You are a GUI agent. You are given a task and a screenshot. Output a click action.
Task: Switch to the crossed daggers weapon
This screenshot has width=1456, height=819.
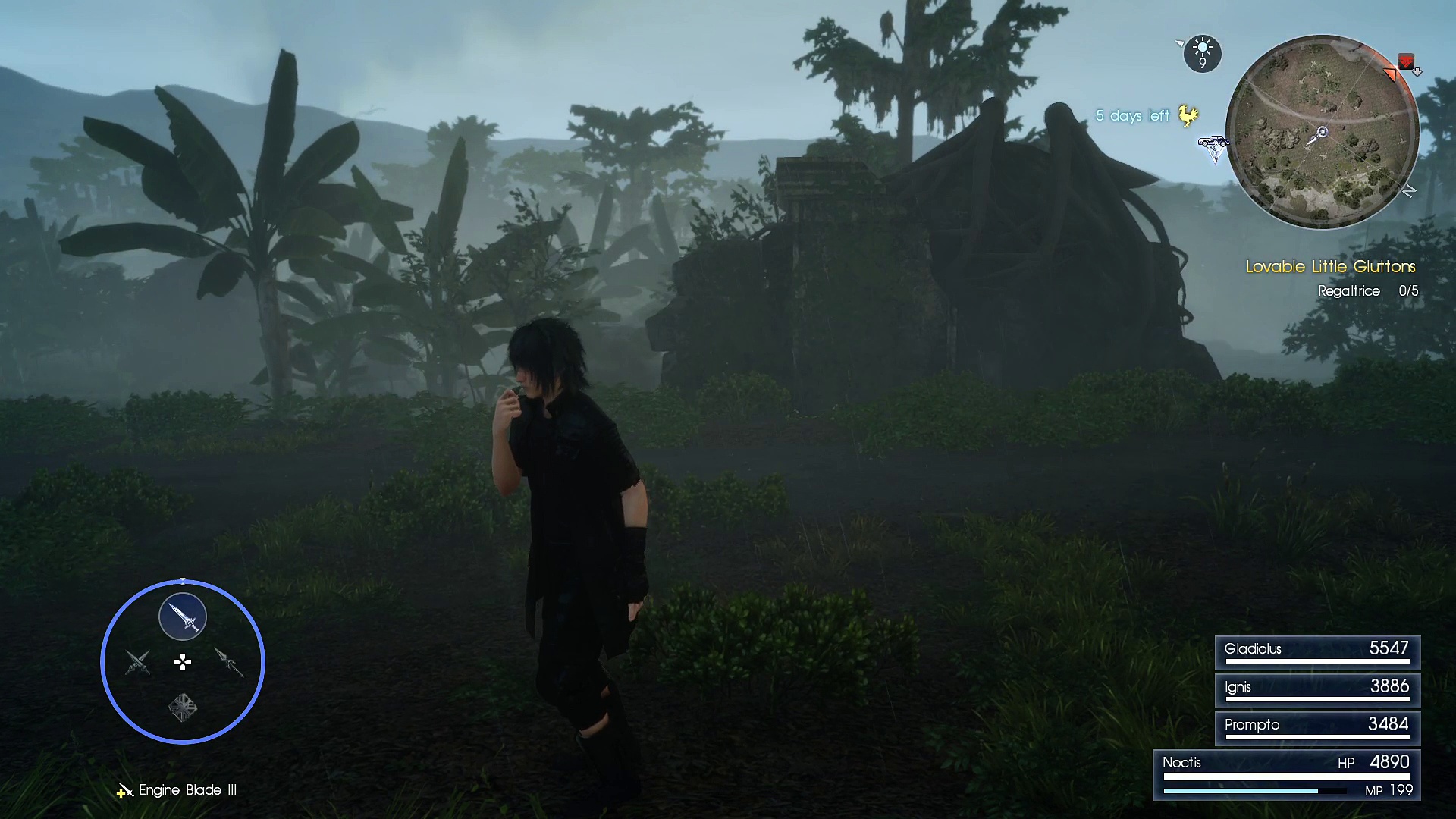pyautogui.click(x=137, y=662)
